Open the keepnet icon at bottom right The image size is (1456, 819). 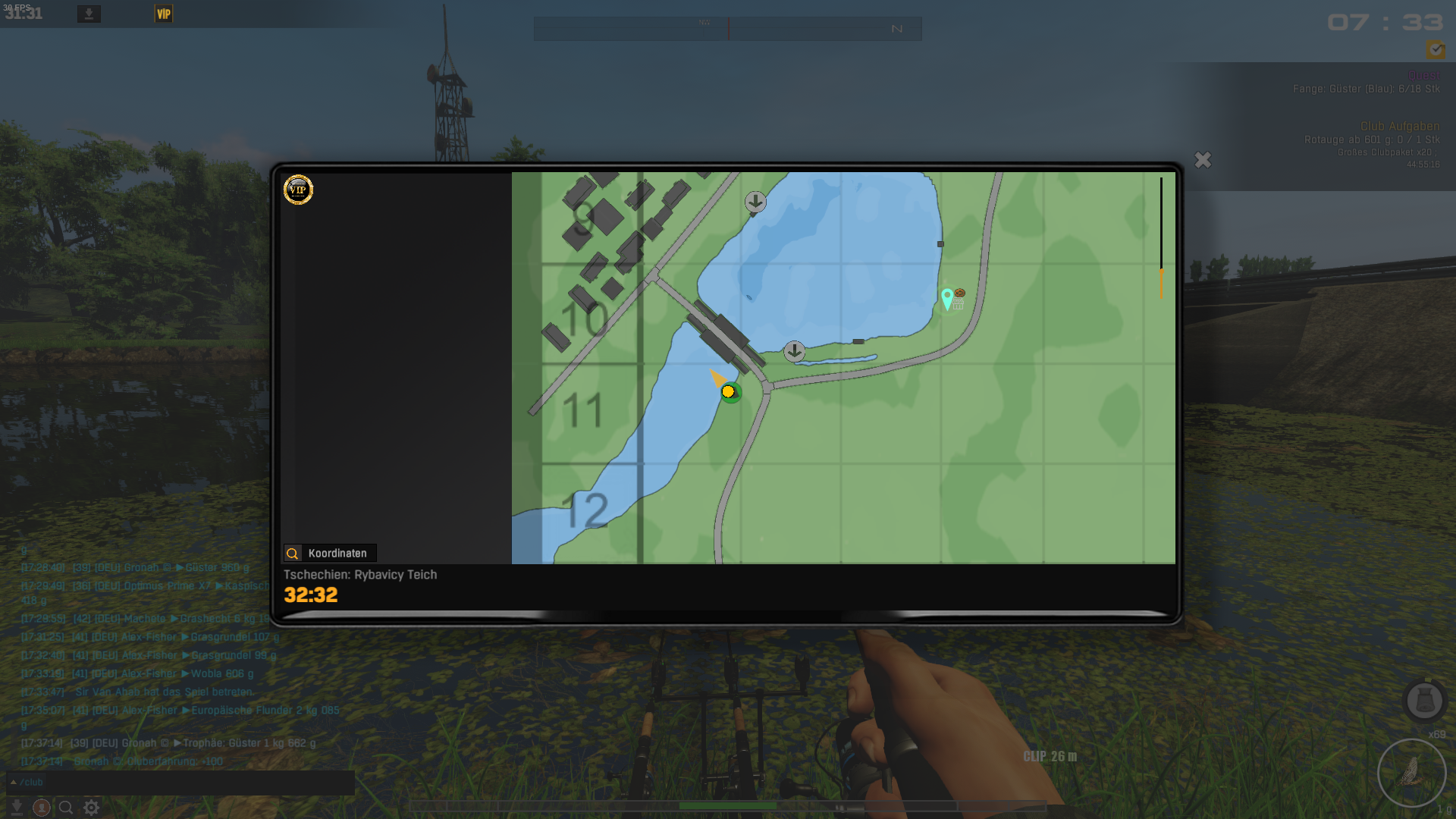pos(1424,700)
